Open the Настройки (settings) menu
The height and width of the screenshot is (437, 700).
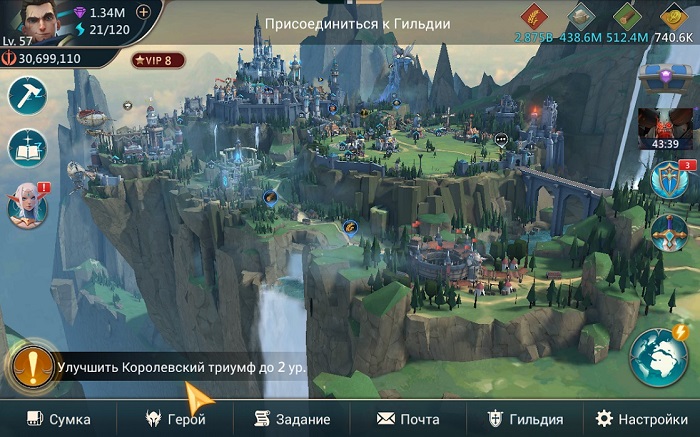tap(641, 419)
